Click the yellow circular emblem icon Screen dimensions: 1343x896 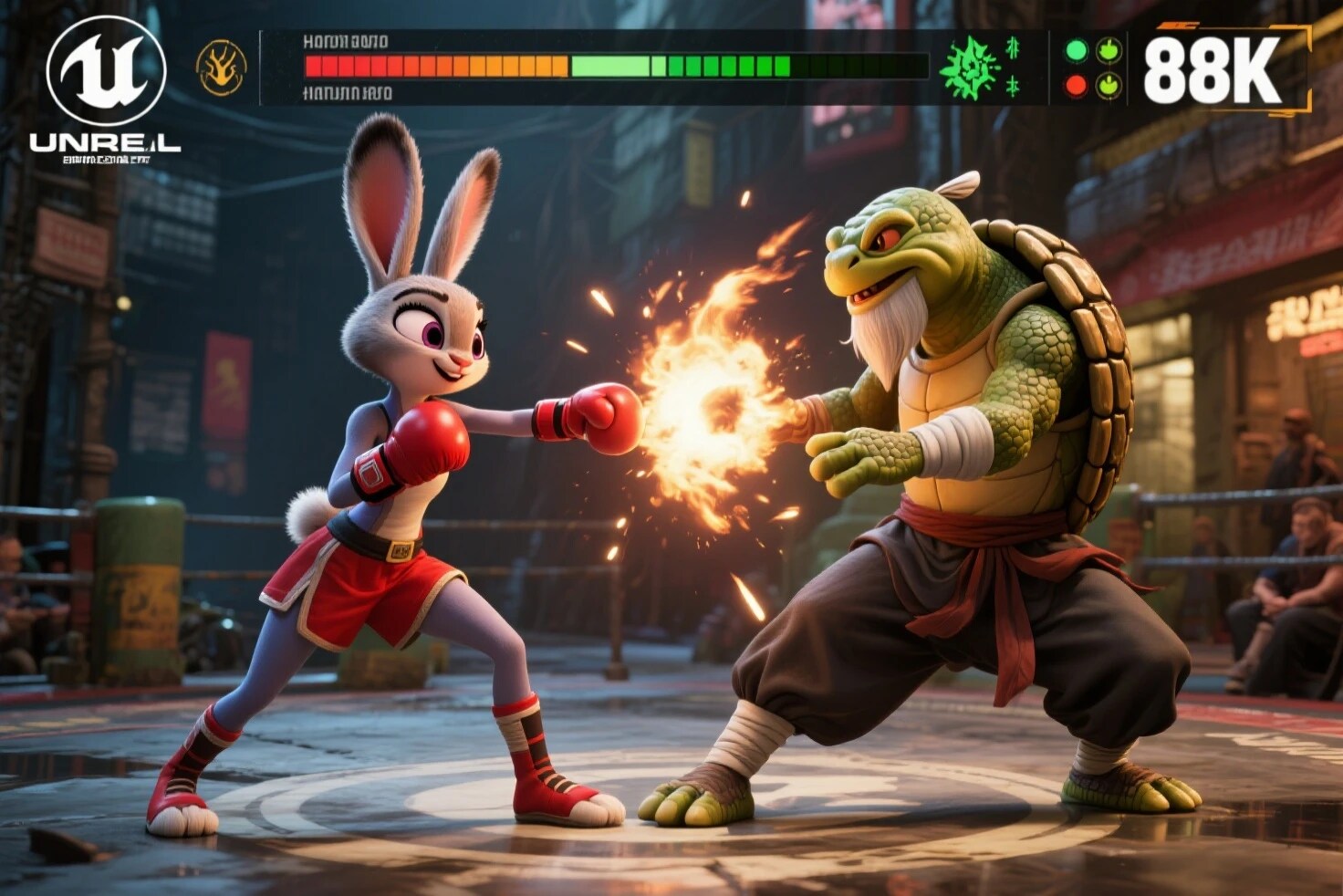coord(222,68)
